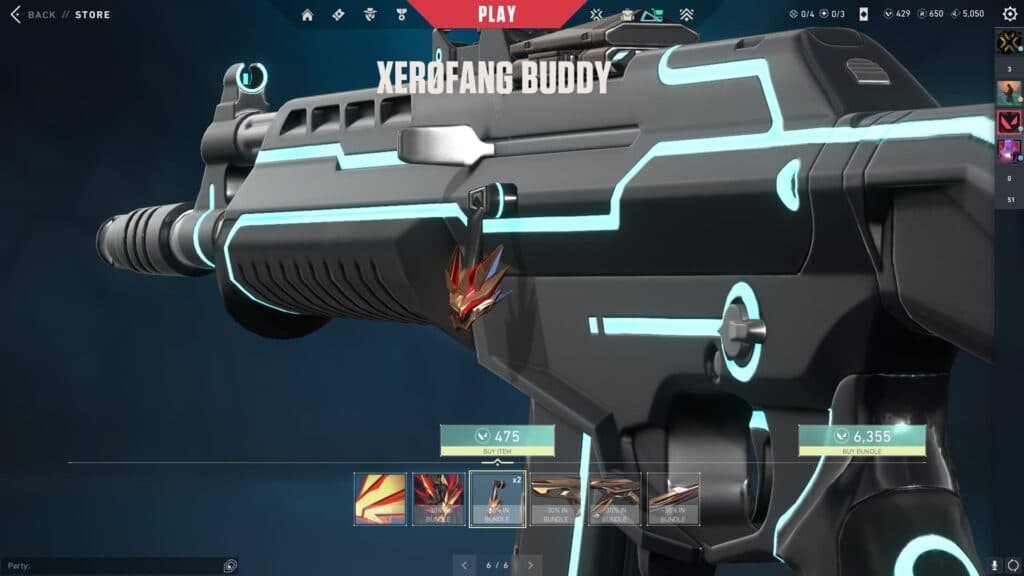Buy the bundle for 6,355
Image resolution: width=1024 pixels, height=576 pixels.
861,440
